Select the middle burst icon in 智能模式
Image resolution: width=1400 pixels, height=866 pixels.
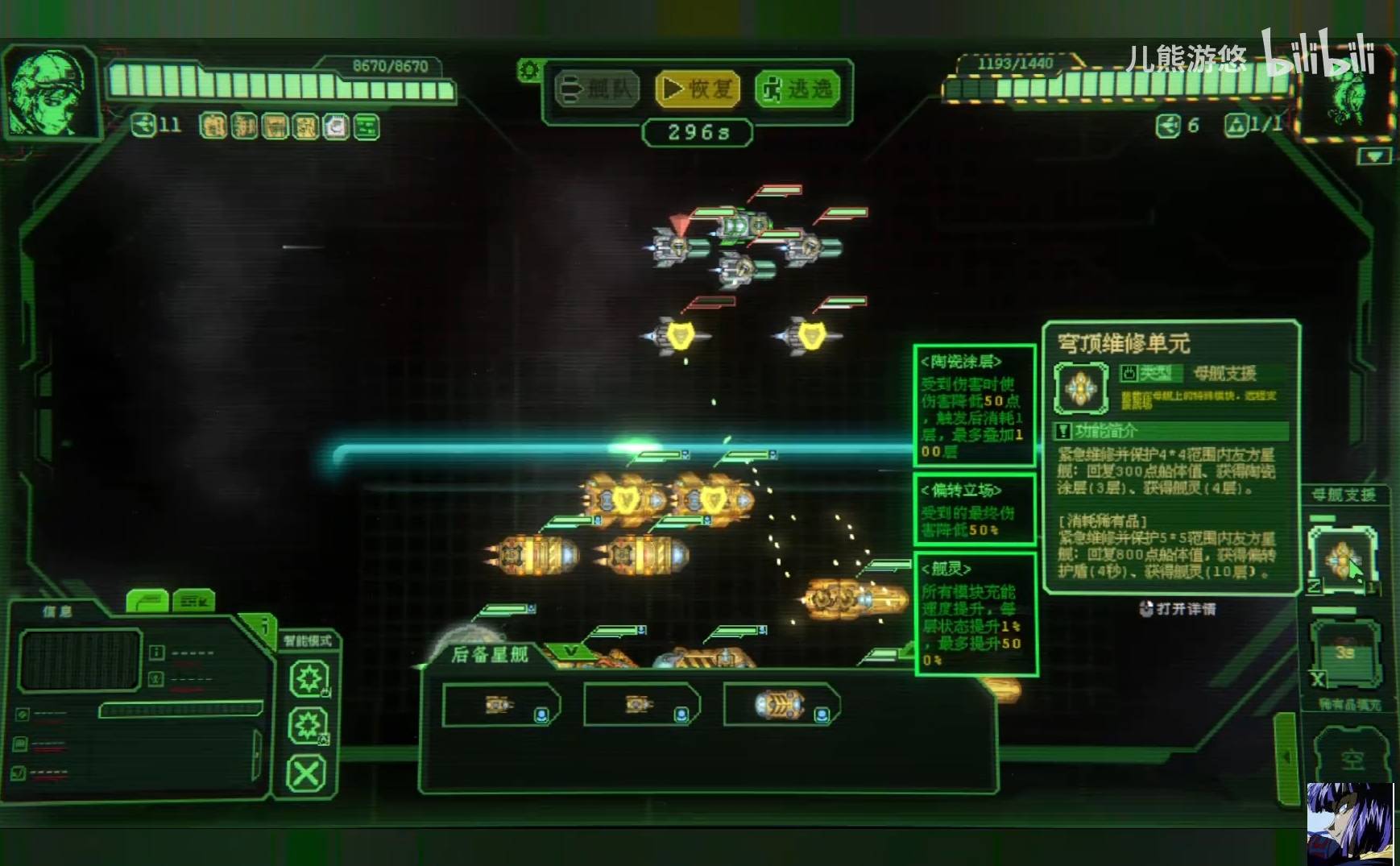click(309, 726)
